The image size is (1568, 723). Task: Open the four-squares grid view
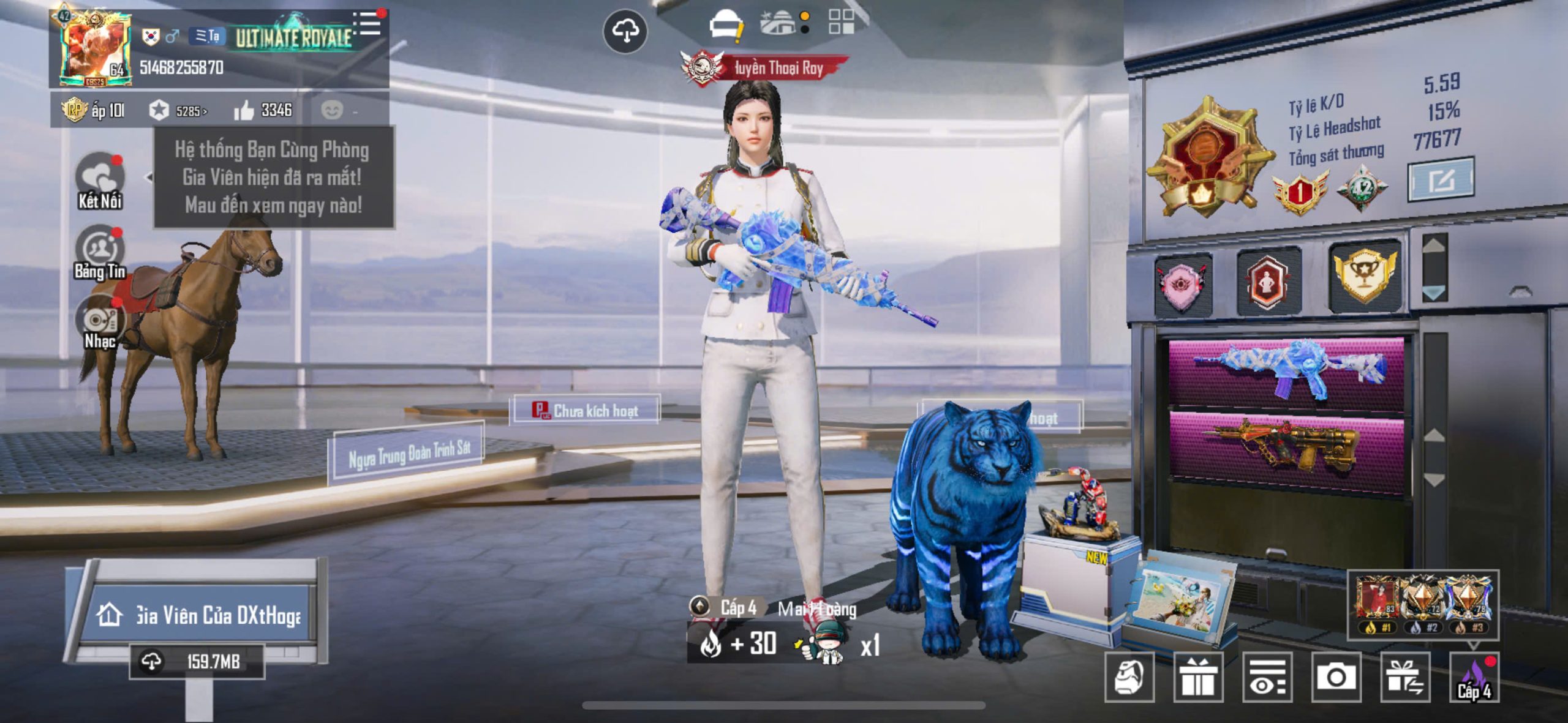(841, 22)
